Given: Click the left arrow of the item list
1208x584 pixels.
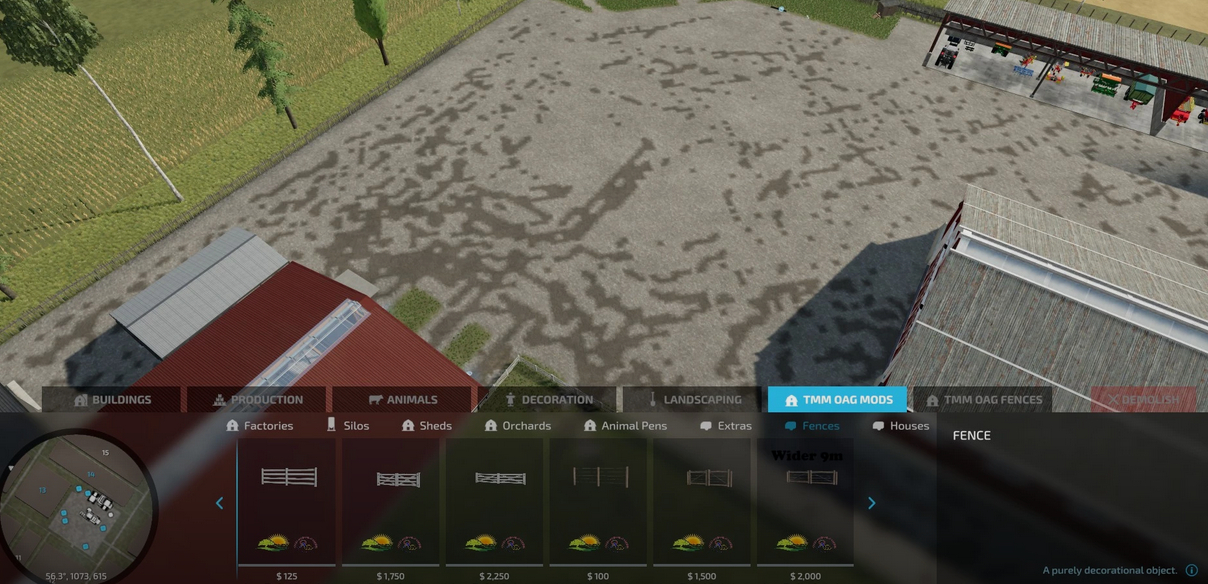Looking at the screenshot, I should [220, 503].
